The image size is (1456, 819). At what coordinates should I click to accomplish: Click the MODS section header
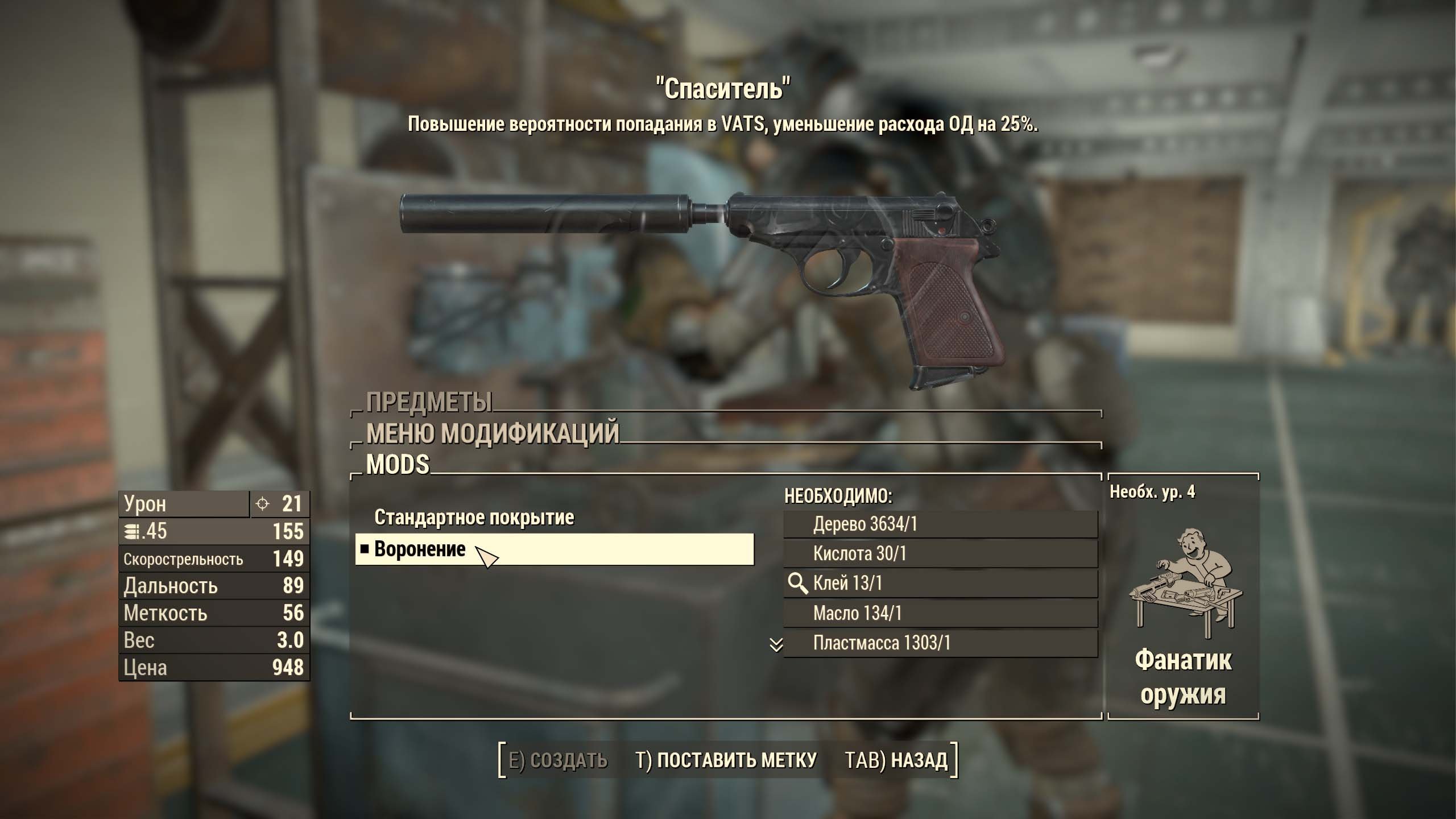pos(398,465)
